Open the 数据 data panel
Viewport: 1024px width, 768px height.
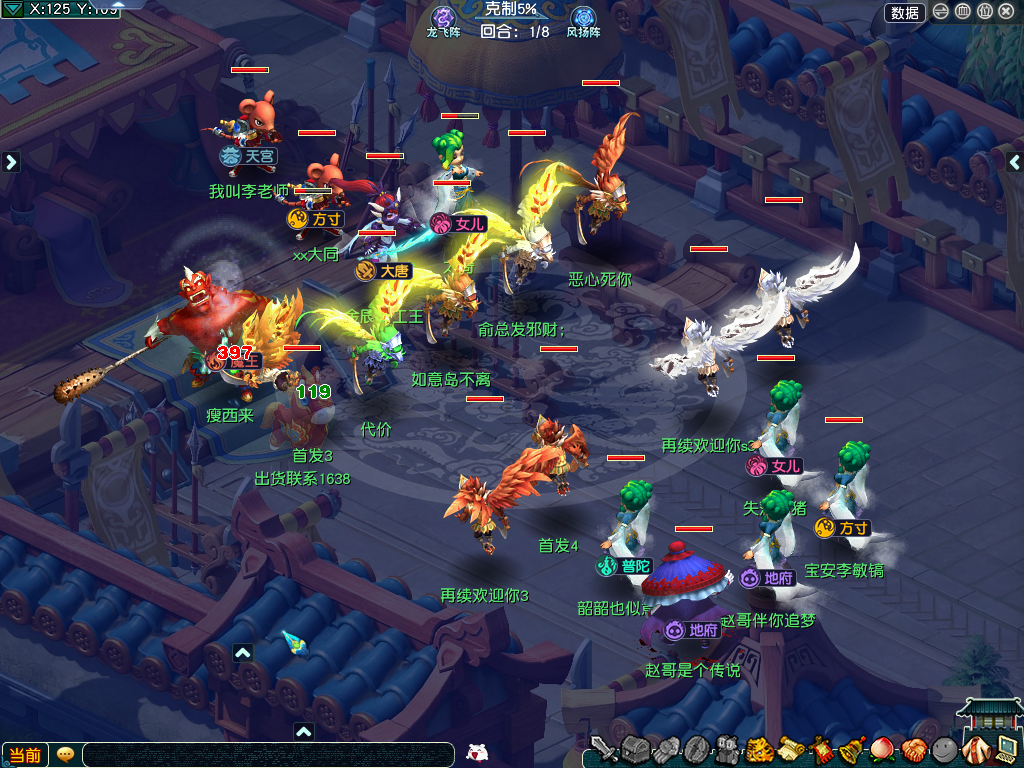(905, 12)
